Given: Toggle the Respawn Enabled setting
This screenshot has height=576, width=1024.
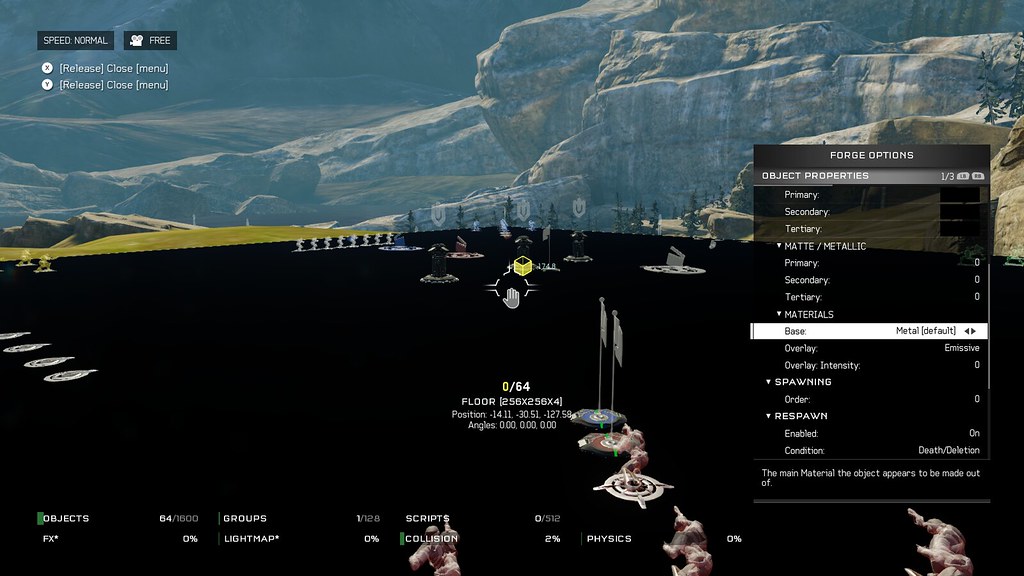Looking at the screenshot, I should point(870,434).
